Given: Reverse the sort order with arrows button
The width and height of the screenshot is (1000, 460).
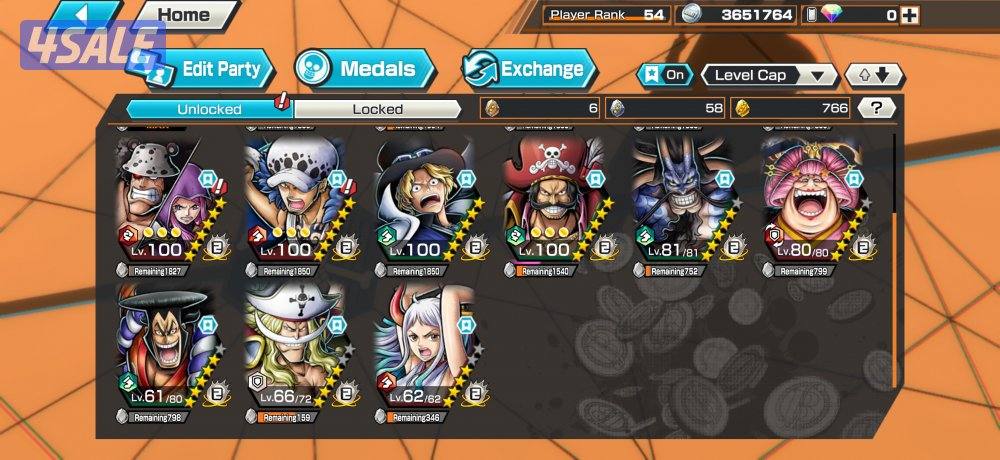Looking at the screenshot, I should pos(874,75).
